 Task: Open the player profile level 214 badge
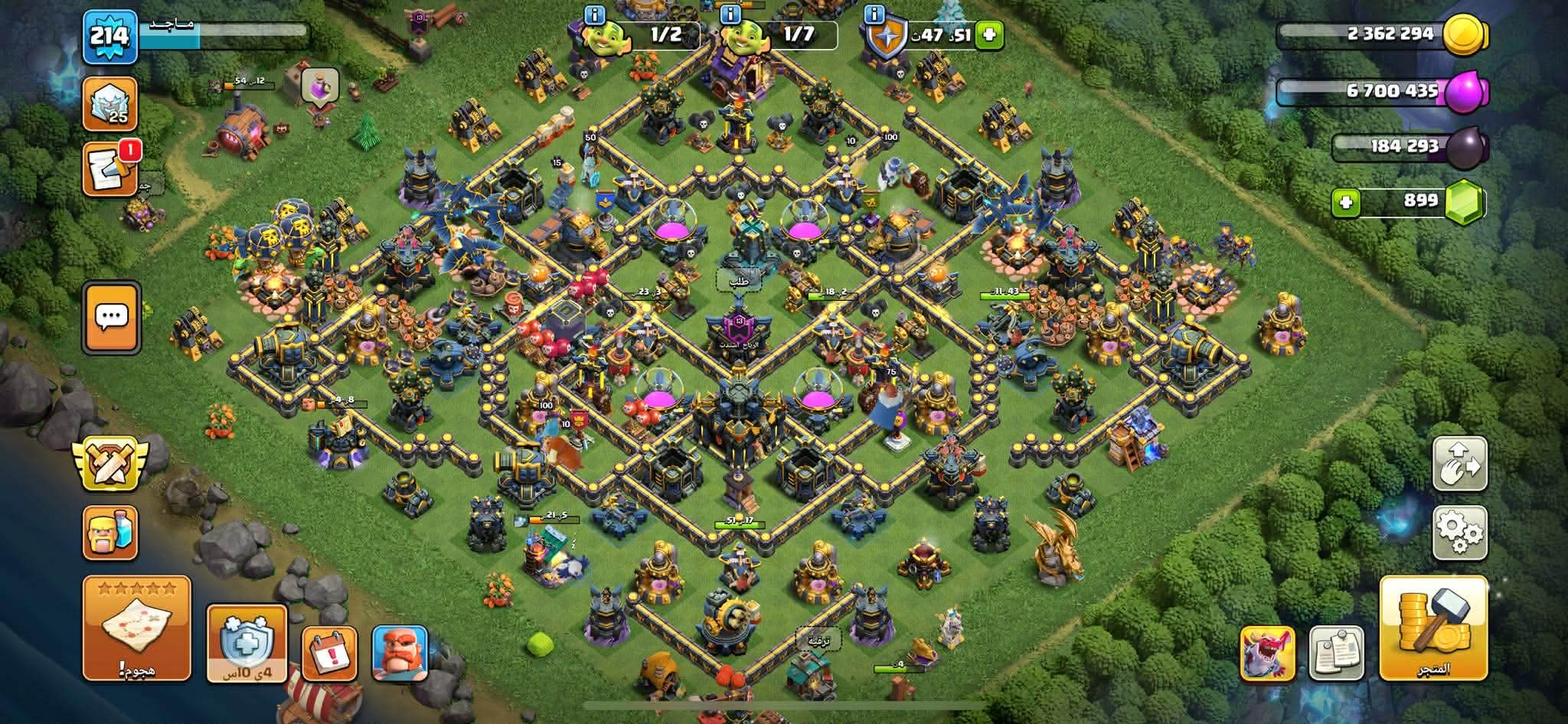coord(109,37)
